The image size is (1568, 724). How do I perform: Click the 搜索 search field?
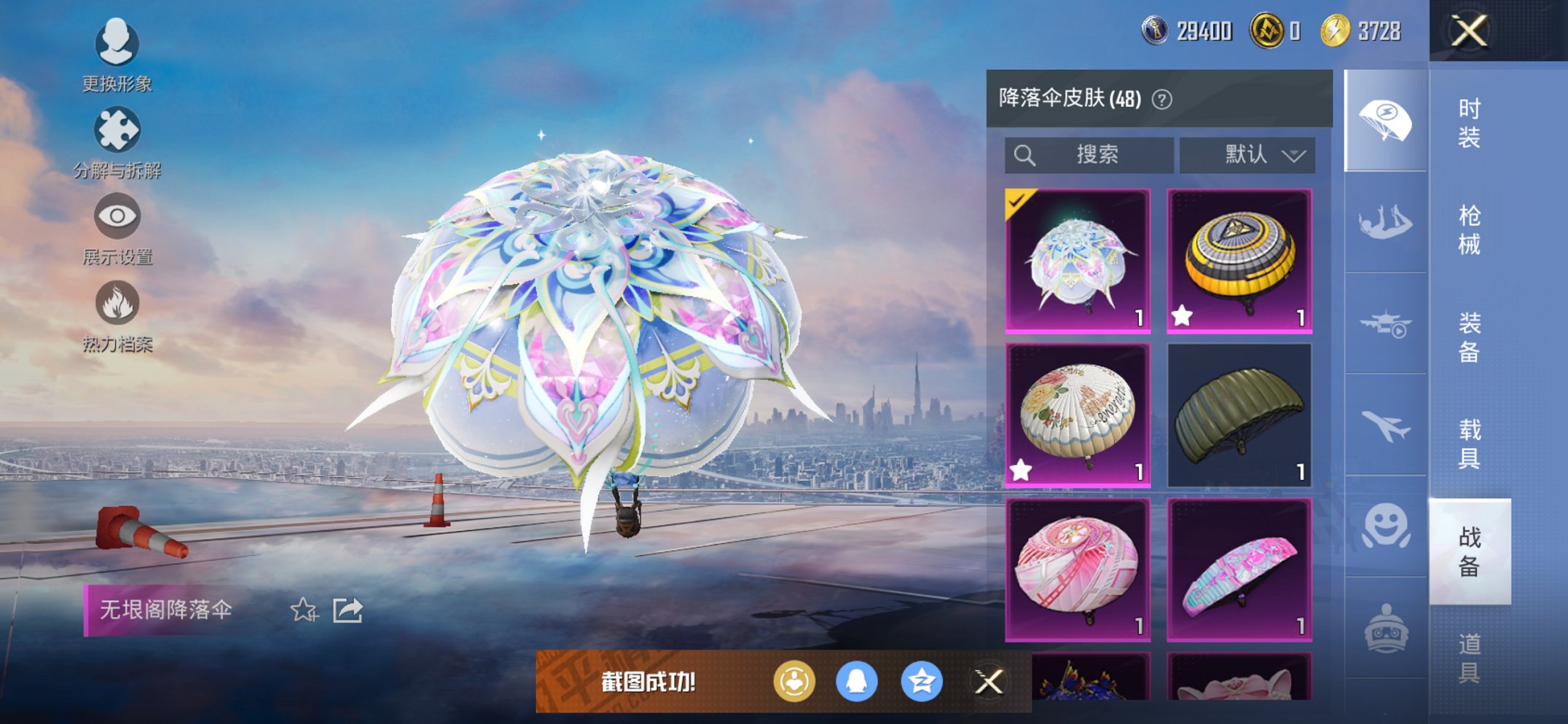coord(1089,154)
